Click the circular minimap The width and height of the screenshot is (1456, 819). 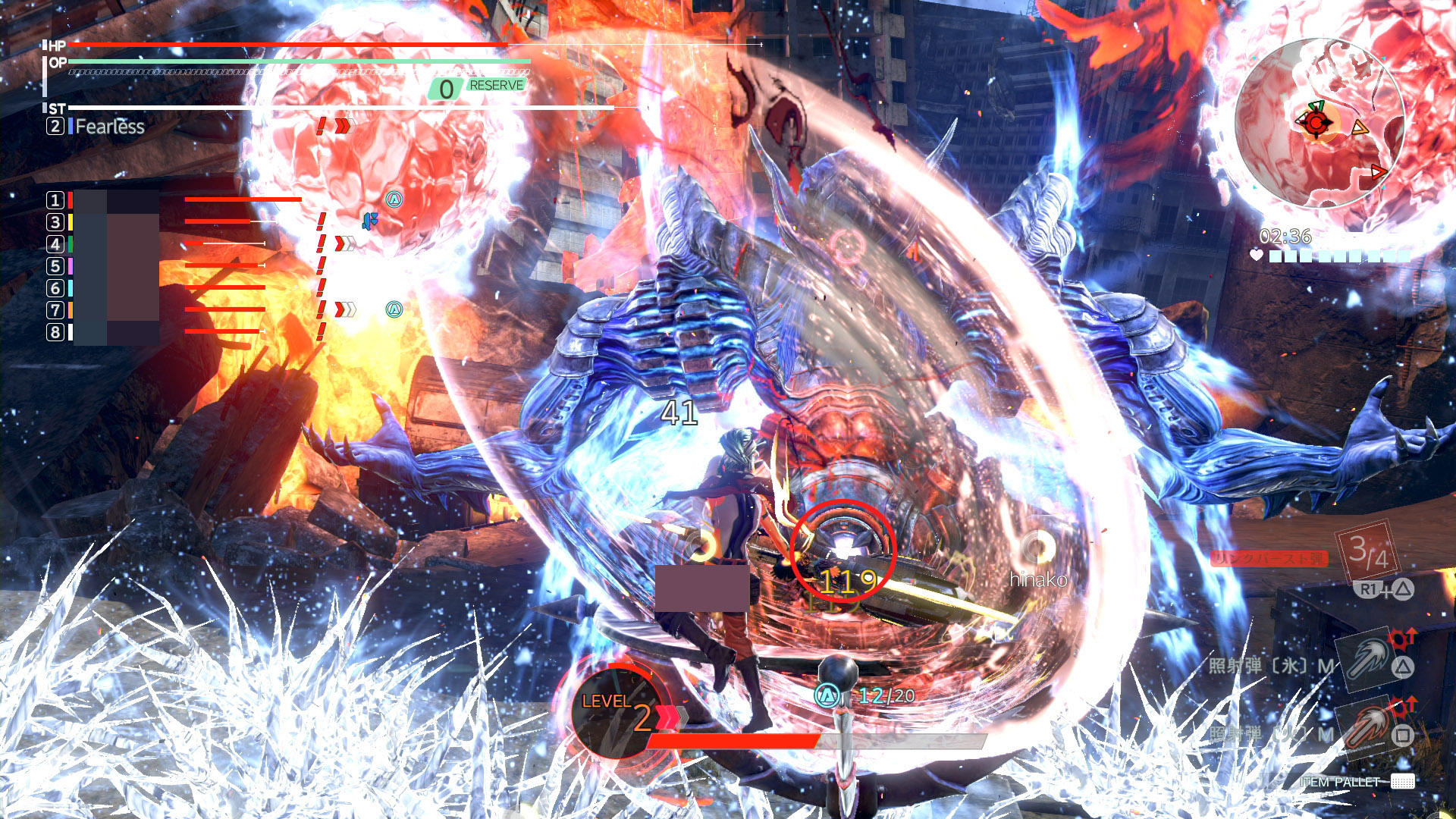tap(1319, 123)
